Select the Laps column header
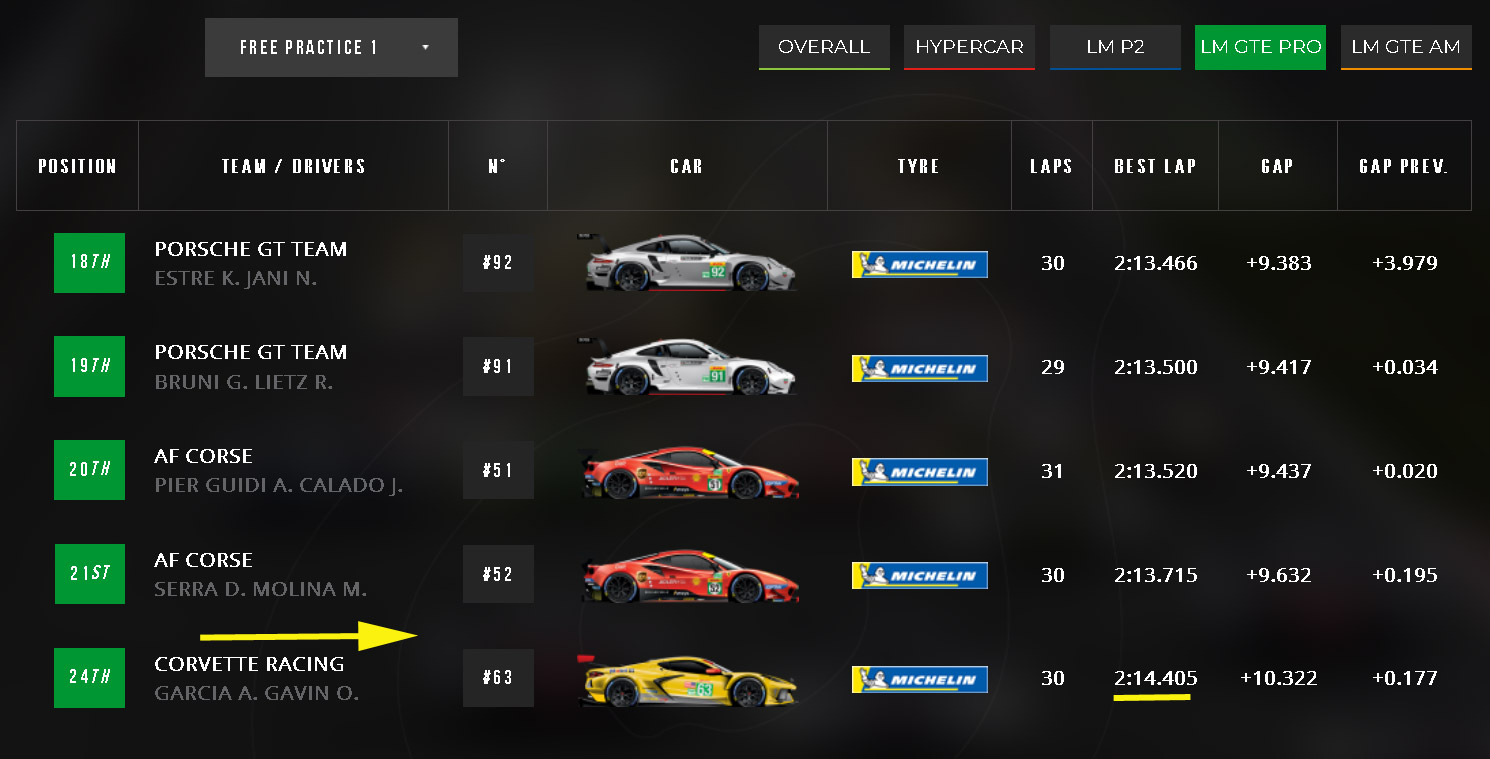 pos(1051,166)
